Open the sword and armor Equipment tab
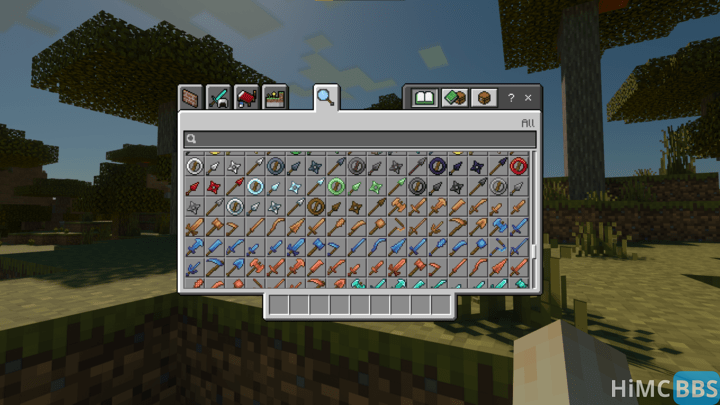The image size is (720, 405). click(218, 98)
